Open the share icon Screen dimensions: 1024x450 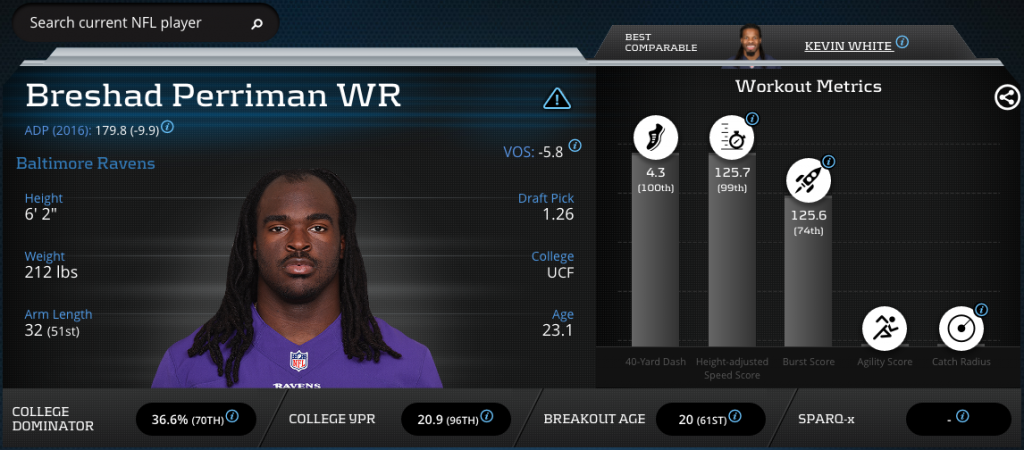pos(1006,97)
